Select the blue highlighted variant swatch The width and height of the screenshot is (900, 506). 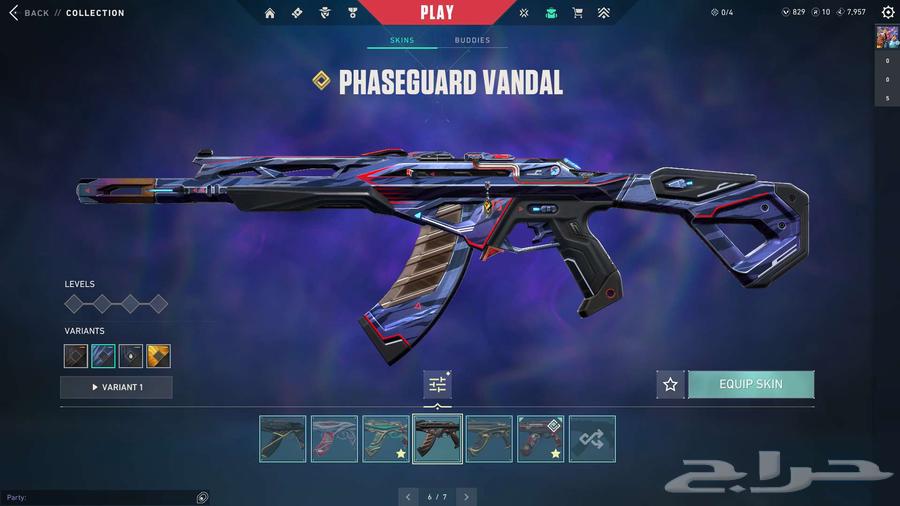pyautogui.click(x=103, y=356)
